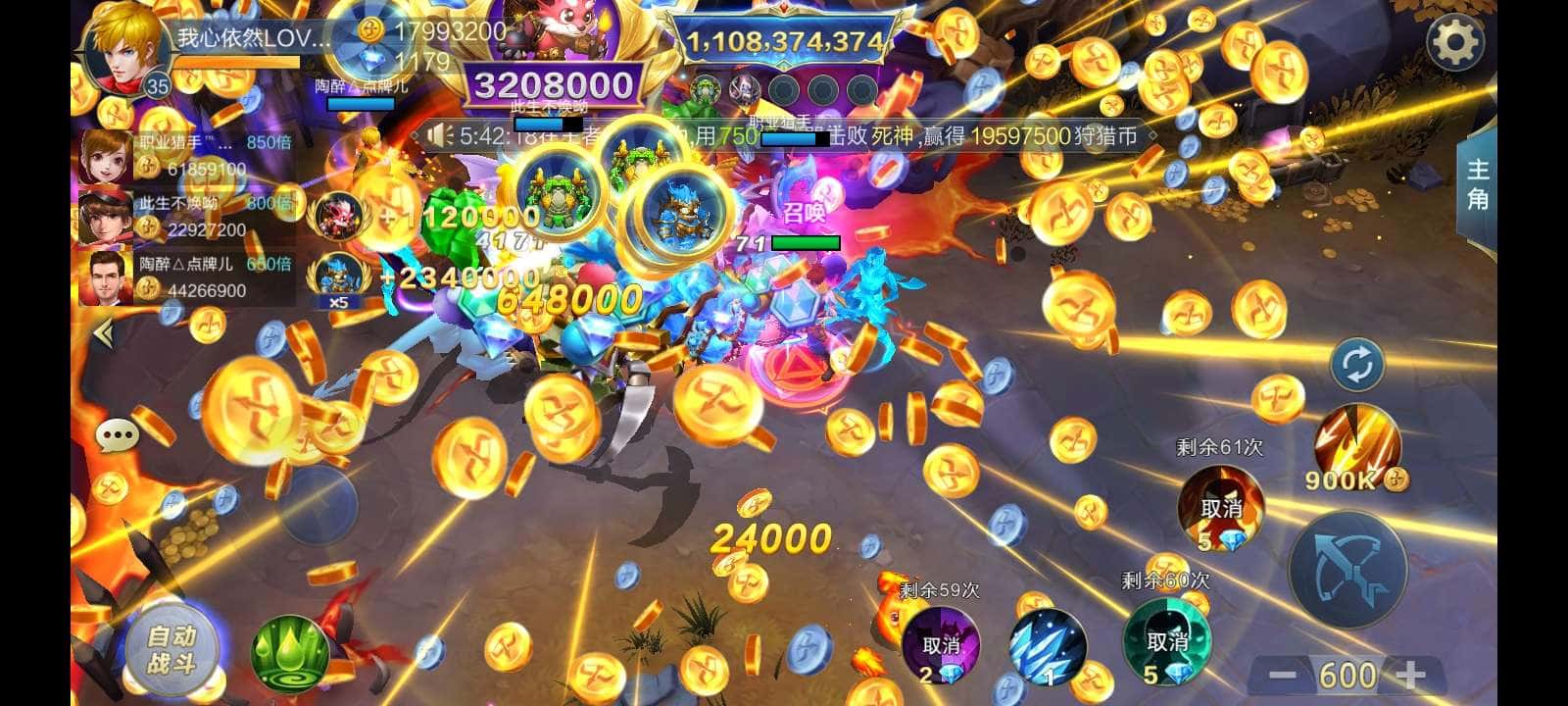Image resolution: width=1568 pixels, height=706 pixels.
Task: Decrease the bet with the minus button
Action: 1282,675
